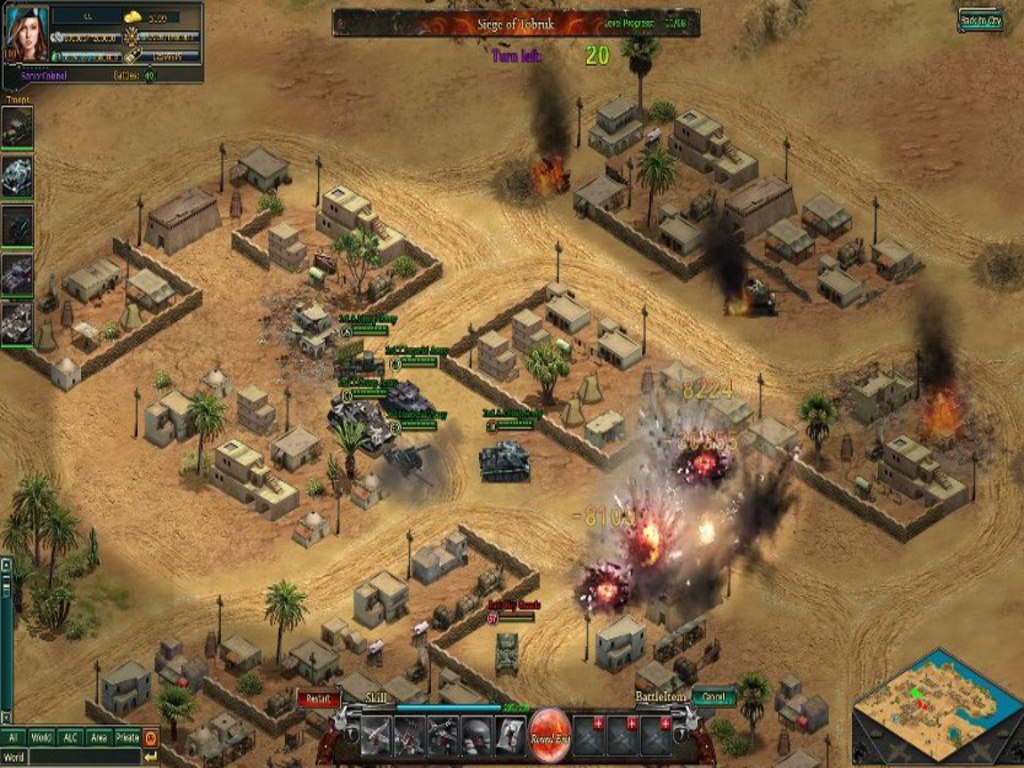Use the helmeted soldier skill
Viewport: 1024px width, 768px height.
coord(476,735)
